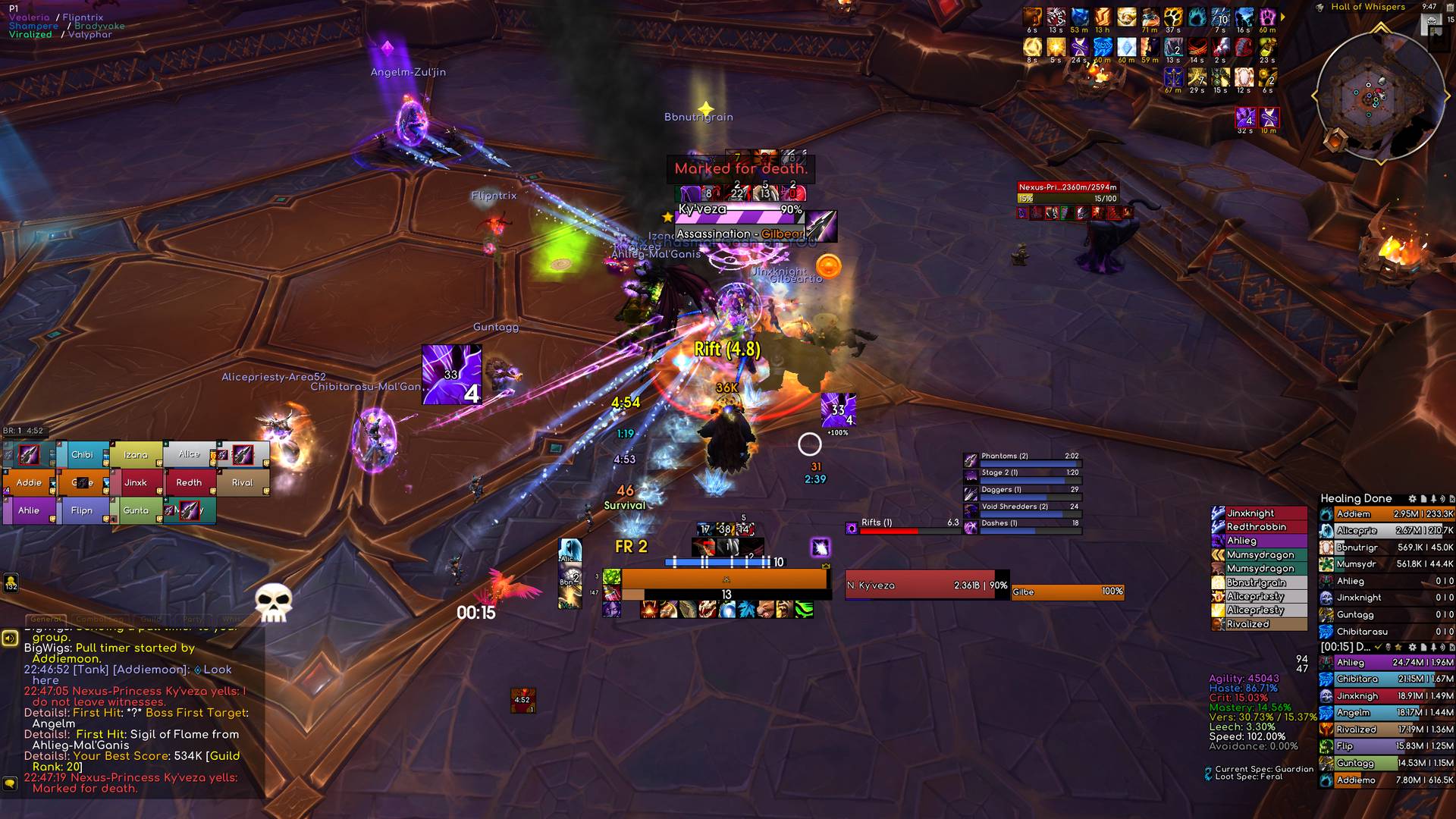
Task: Close the Healing Done meter window
Action: click(x=1451, y=499)
